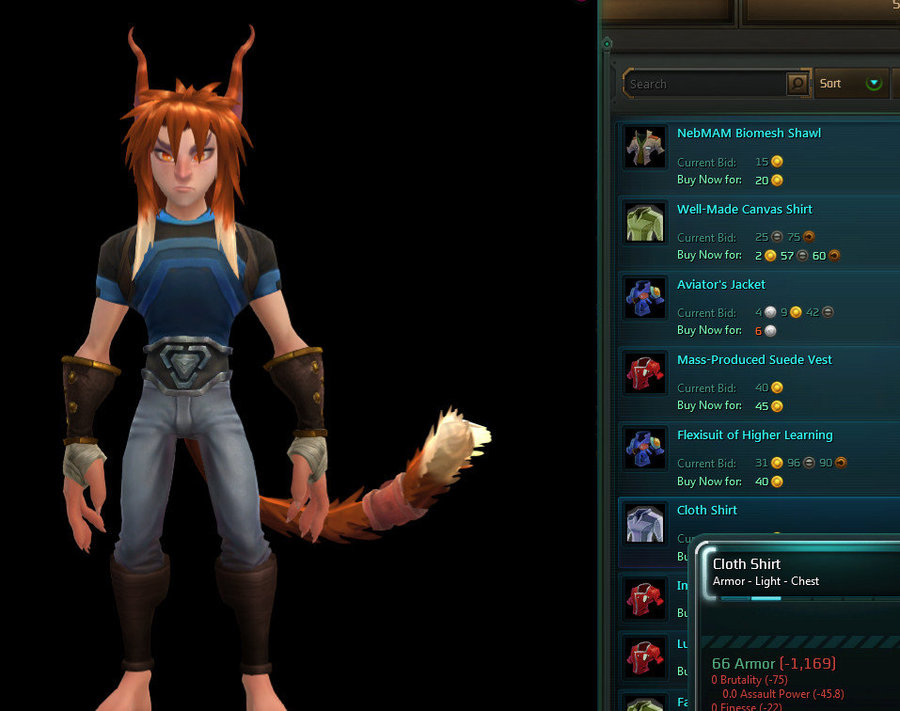This screenshot has width=900, height=711.
Task: Click the green Well-Made Canvas Shirt icon
Action: pos(645,223)
